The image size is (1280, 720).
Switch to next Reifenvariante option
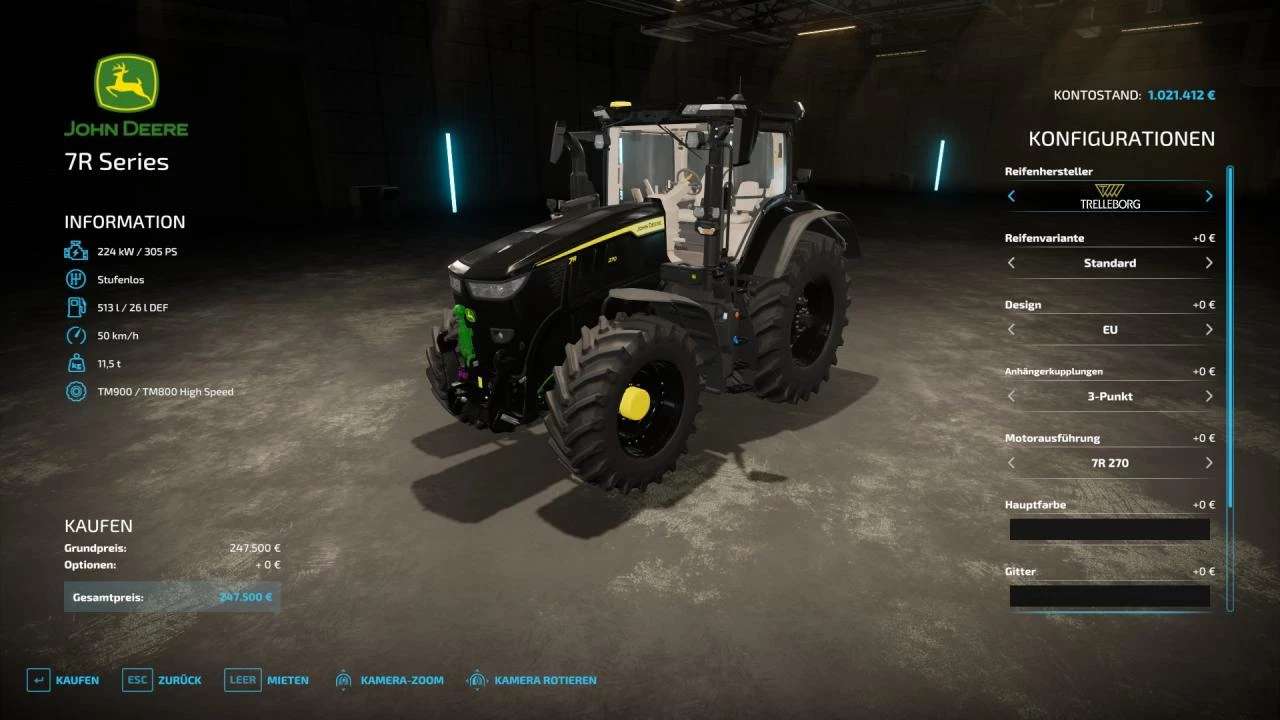click(x=1208, y=263)
